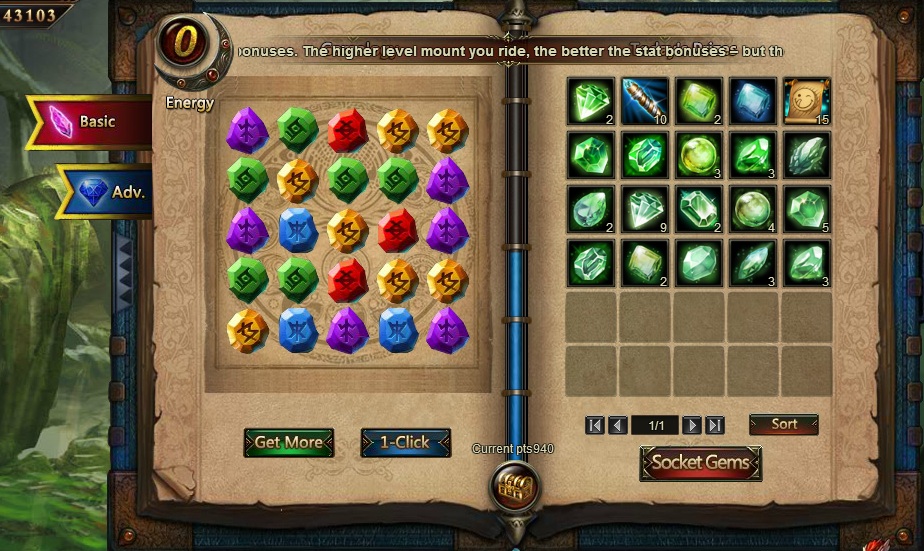The height and width of the screenshot is (551, 924).
Task: Jump to the first inventory page
Action: tap(595, 426)
